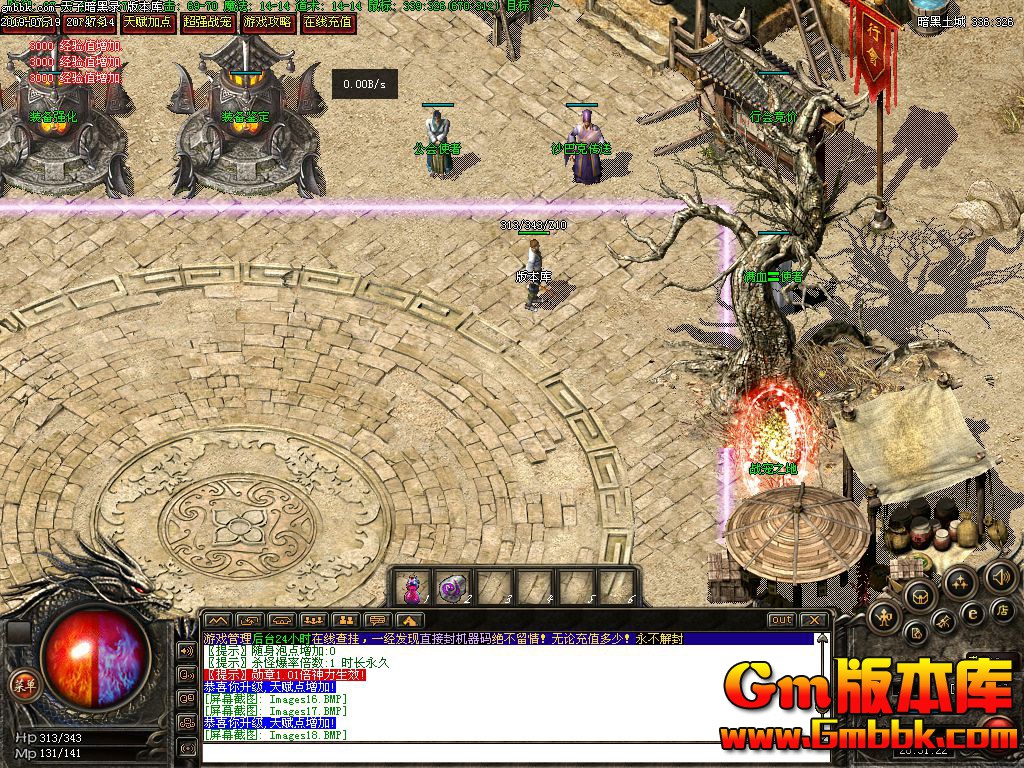Click the round 'e' button
The image size is (1024, 768).
point(971,613)
